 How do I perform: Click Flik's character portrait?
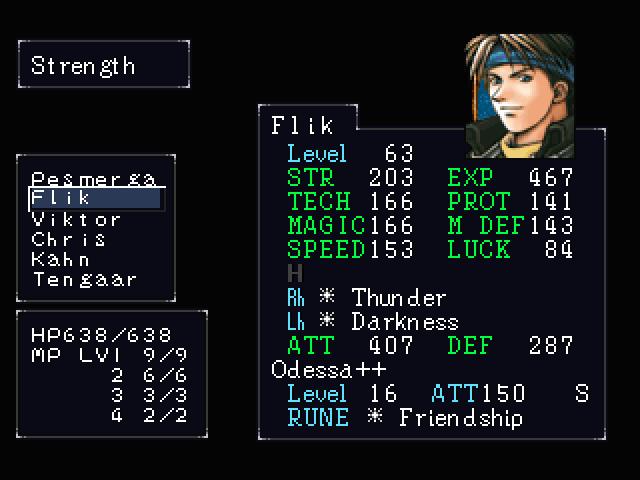coord(519,95)
